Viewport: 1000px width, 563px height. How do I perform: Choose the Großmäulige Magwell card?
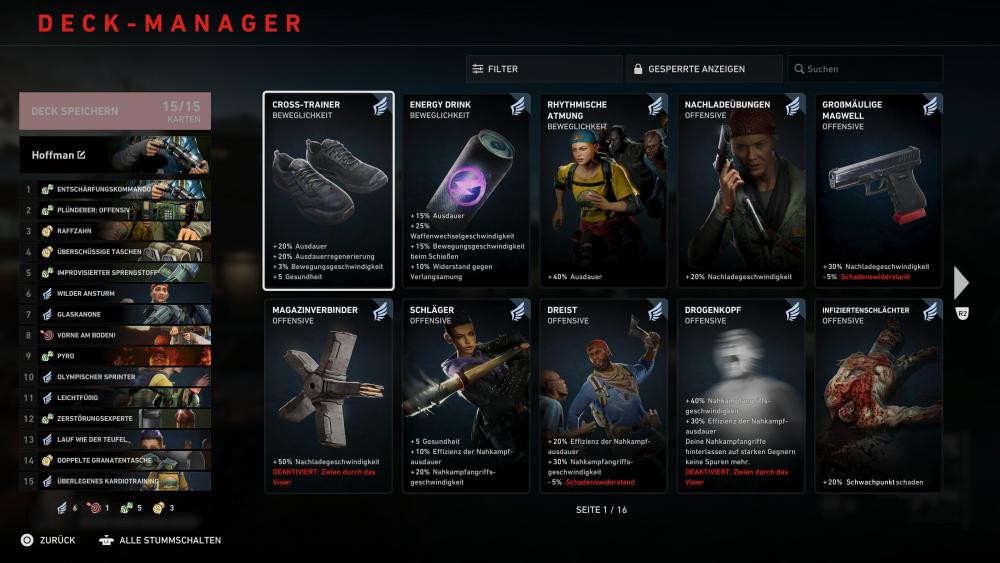(x=878, y=191)
